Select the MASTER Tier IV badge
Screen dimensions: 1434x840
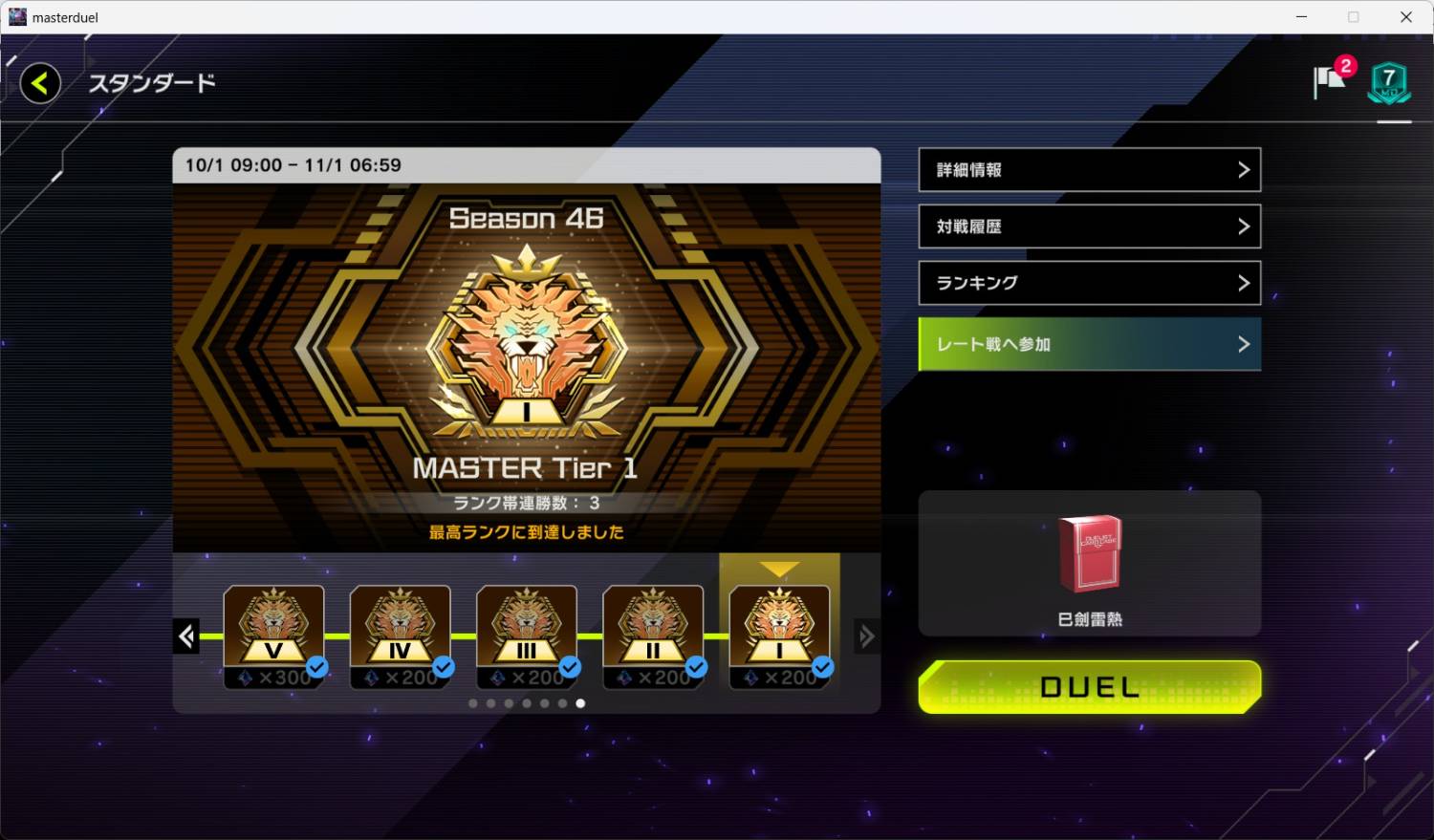400,626
